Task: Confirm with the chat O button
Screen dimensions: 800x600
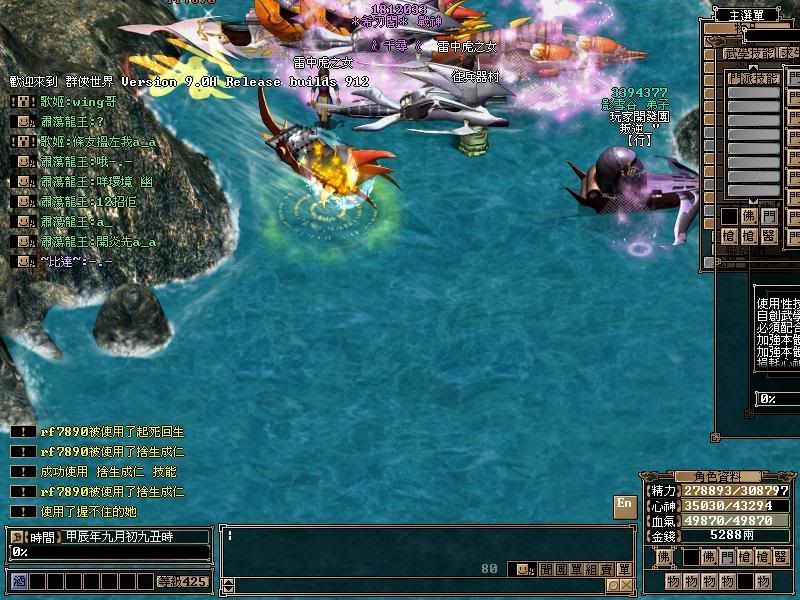Action: (x=611, y=586)
